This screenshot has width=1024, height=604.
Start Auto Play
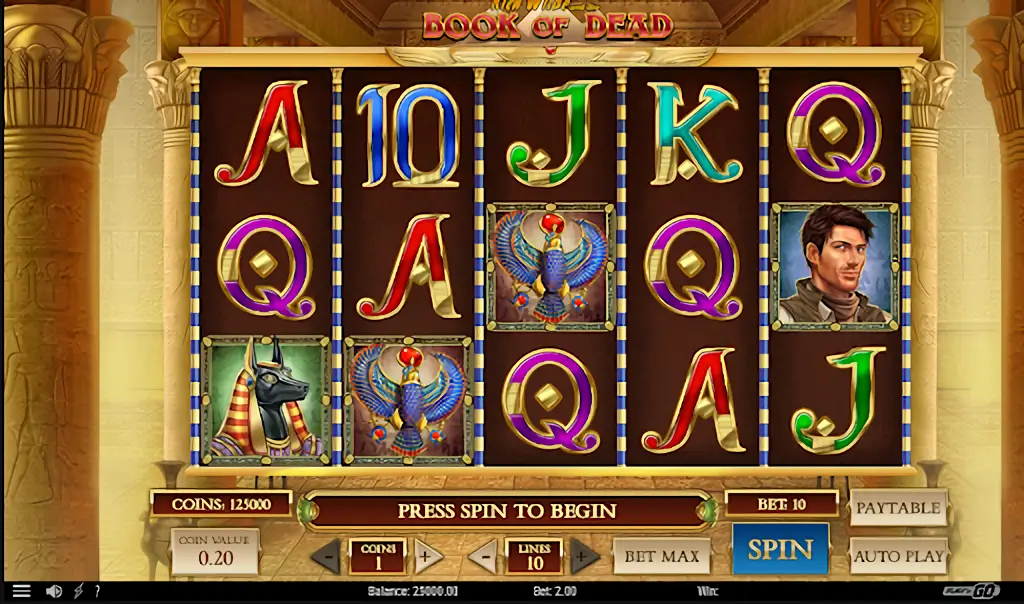pyautogui.click(x=898, y=555)
